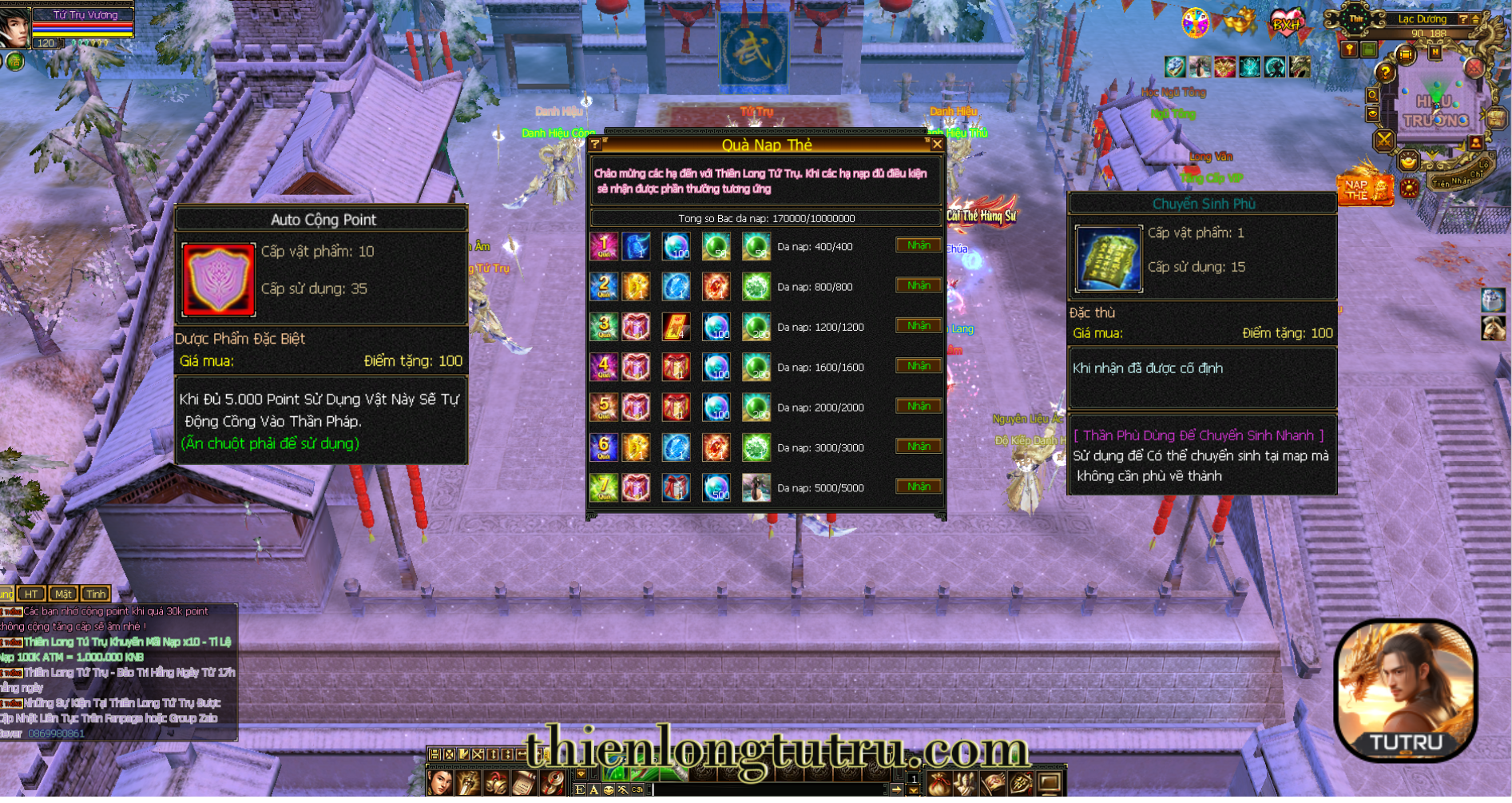Open the help button on Quà Nạp Thẻ window
1512x803 pixels.
pos(596,145)
